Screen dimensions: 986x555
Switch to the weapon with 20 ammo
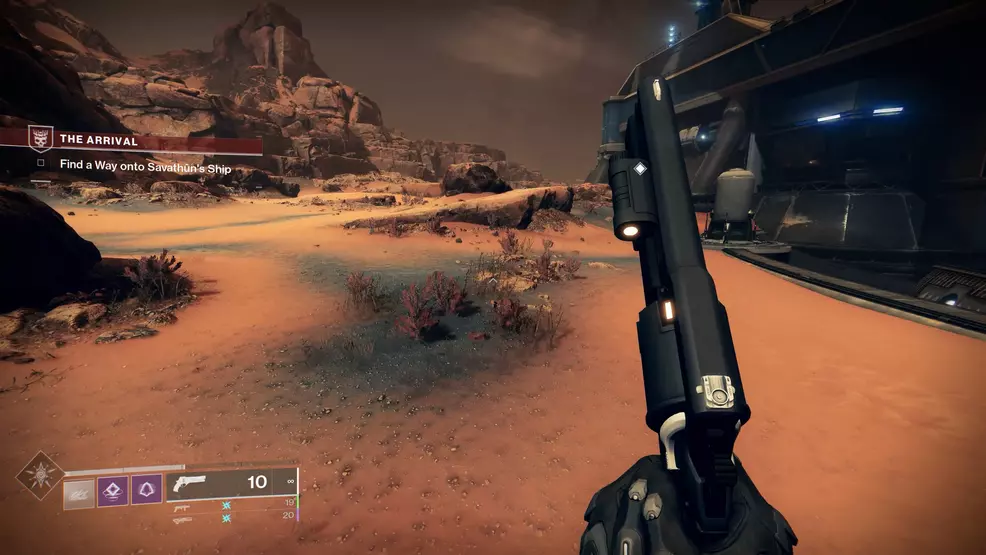point(182,519)
